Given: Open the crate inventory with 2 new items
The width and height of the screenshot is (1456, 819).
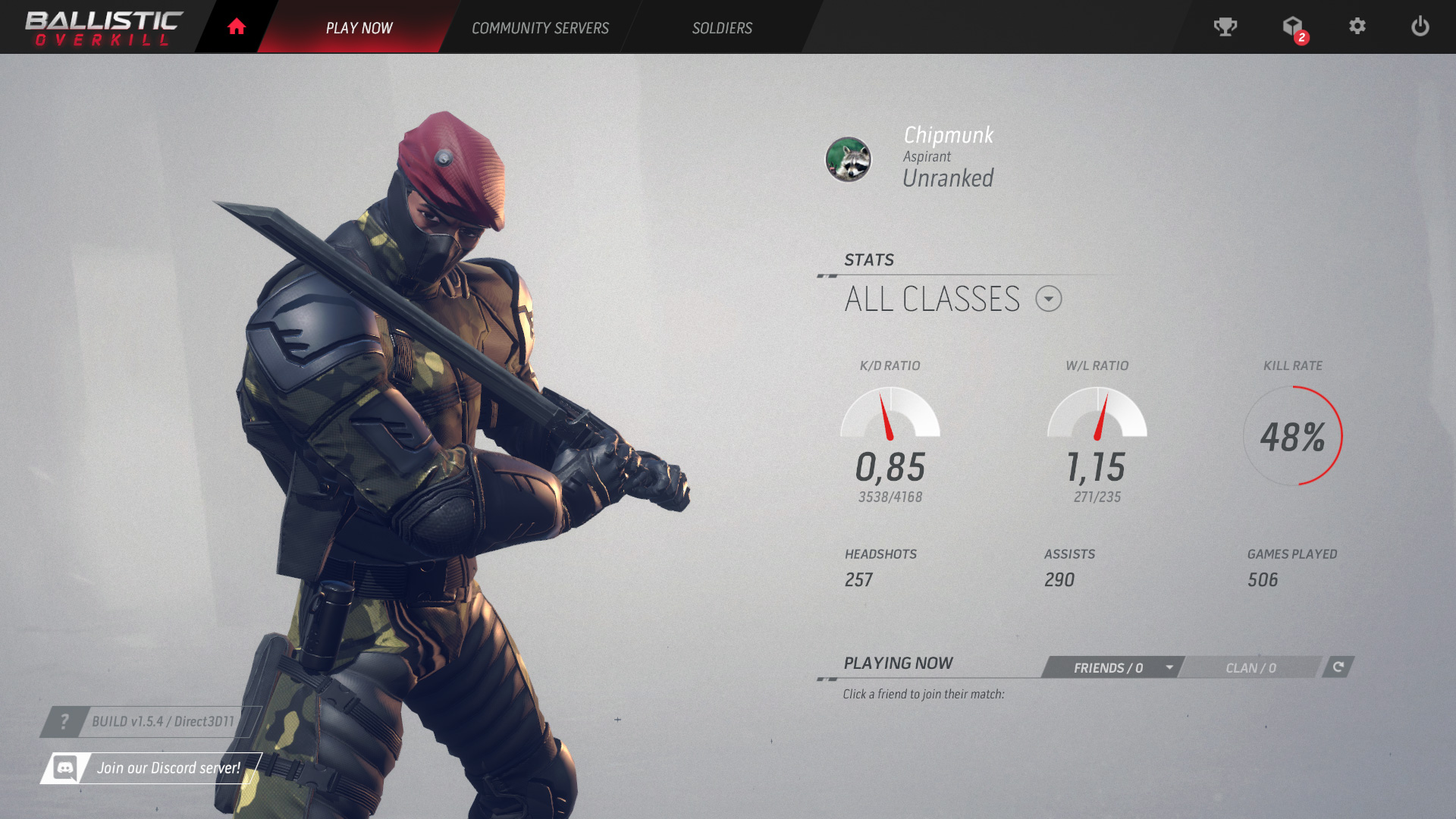Looking at the screenshot, I should pos(1293,27).
